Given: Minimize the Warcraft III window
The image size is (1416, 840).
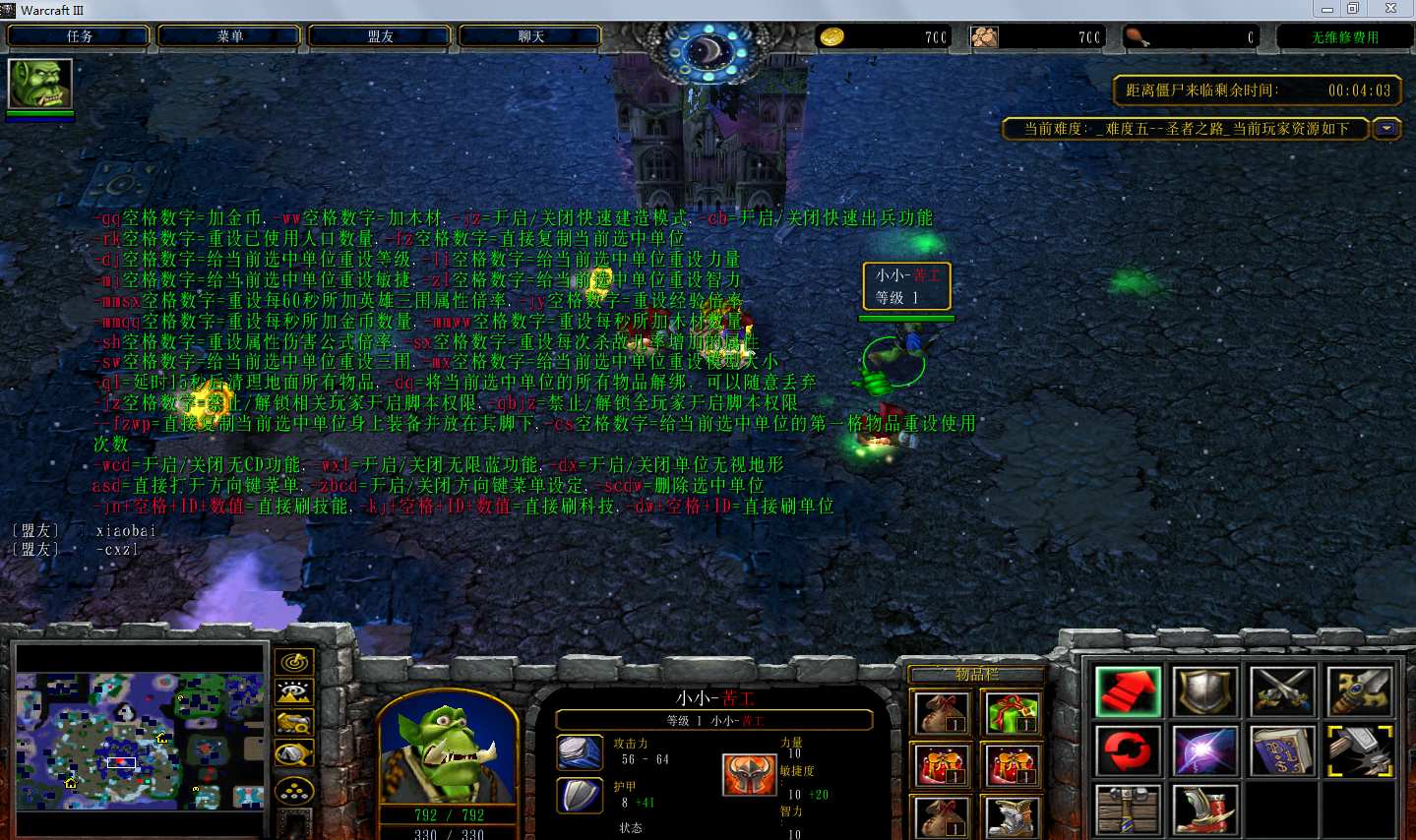Looking at the screenshot, I should click(x=1327, y=9).
